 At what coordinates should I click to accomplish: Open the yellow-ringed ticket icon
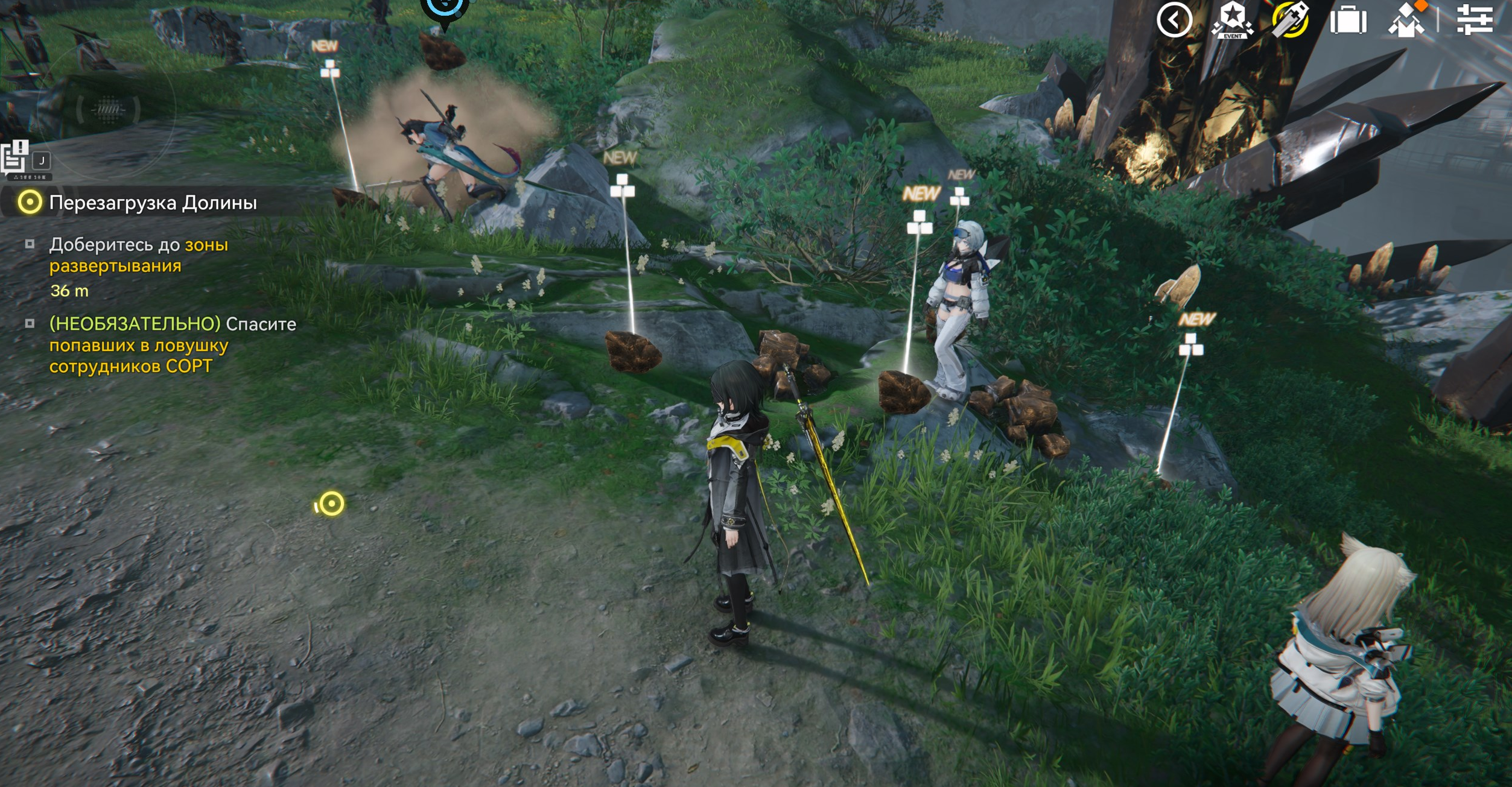point(1290,21)
